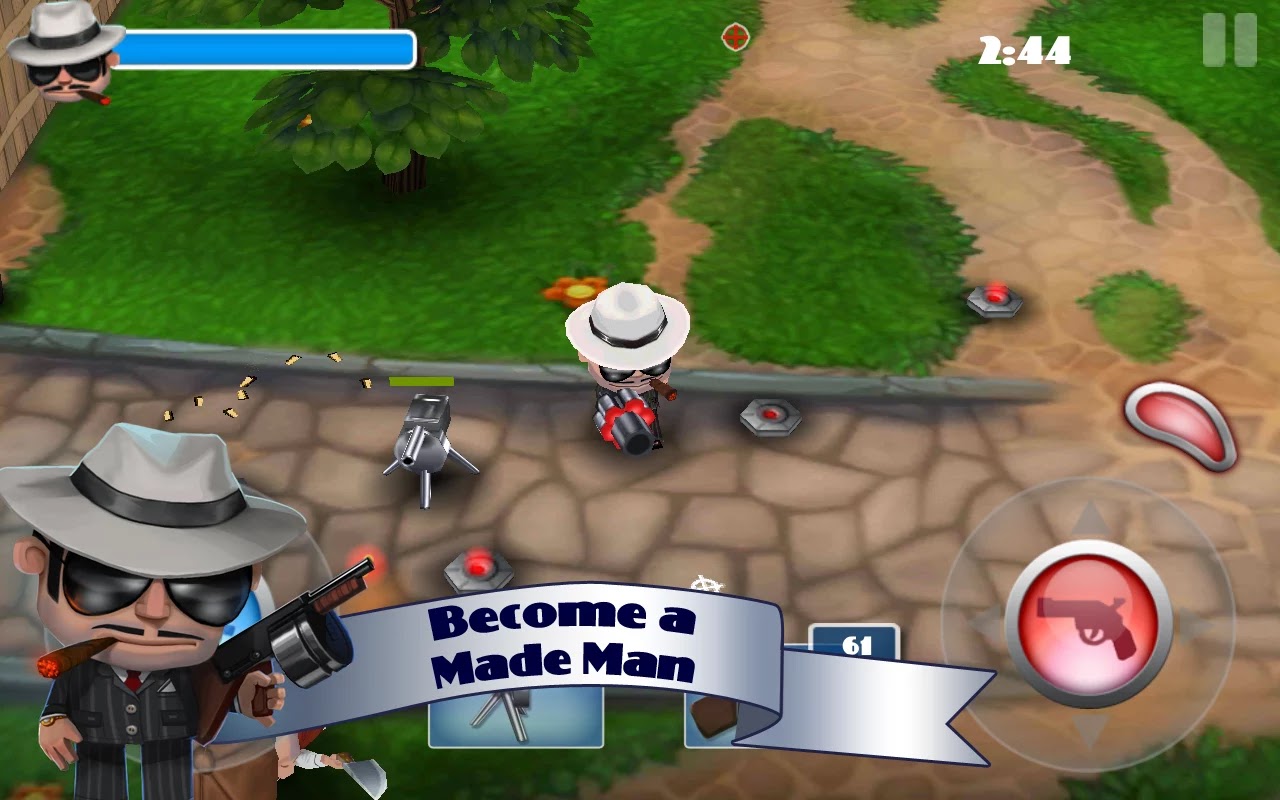Click the blue health bar at top-left
1280x800 pixels.
click(267, 45)
